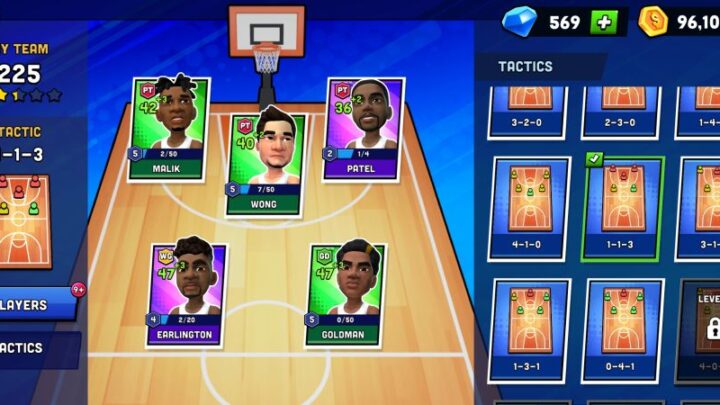
Task: Choose the Wong player card
Action: [264, 163]
